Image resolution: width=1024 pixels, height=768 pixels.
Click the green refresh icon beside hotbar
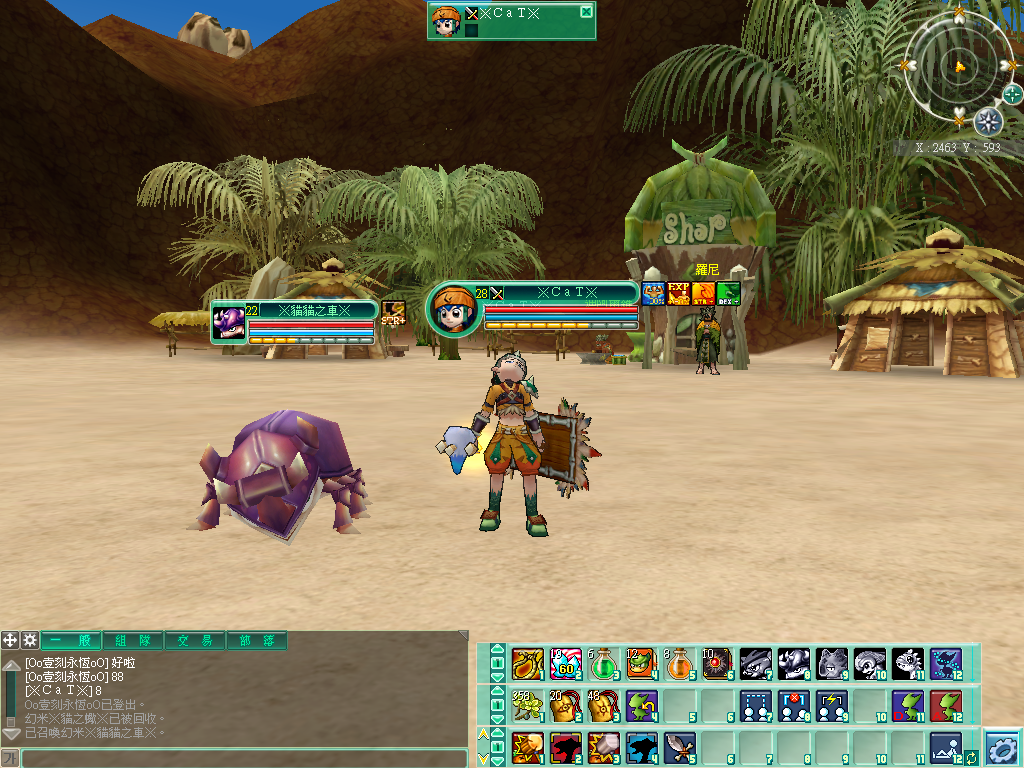click(970, 757)
